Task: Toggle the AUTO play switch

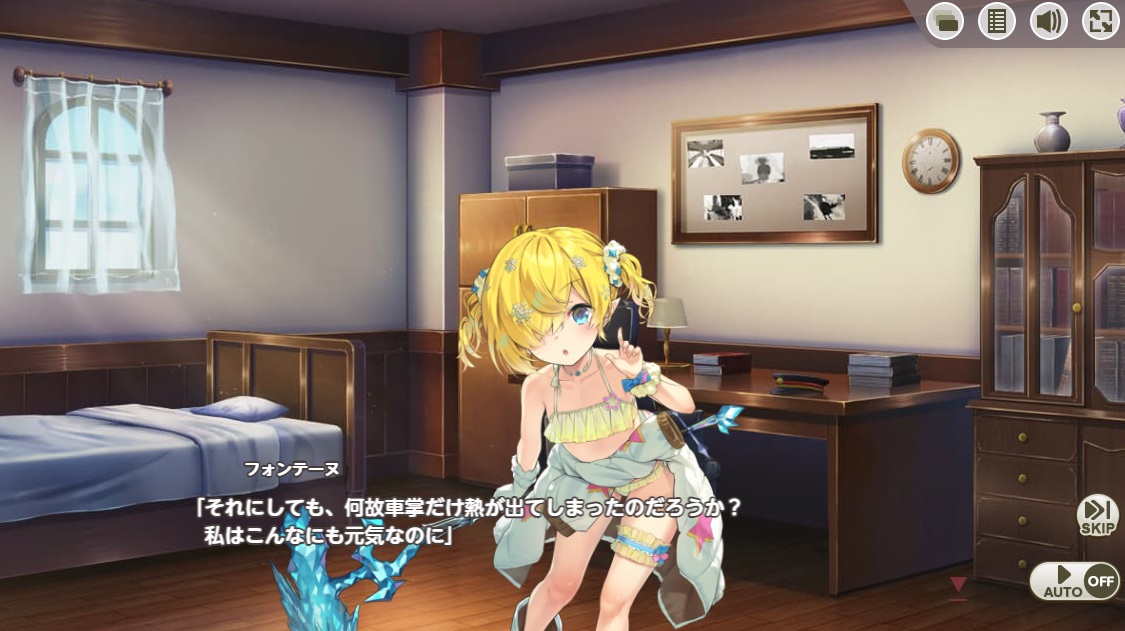Action: click(1074, 581)
